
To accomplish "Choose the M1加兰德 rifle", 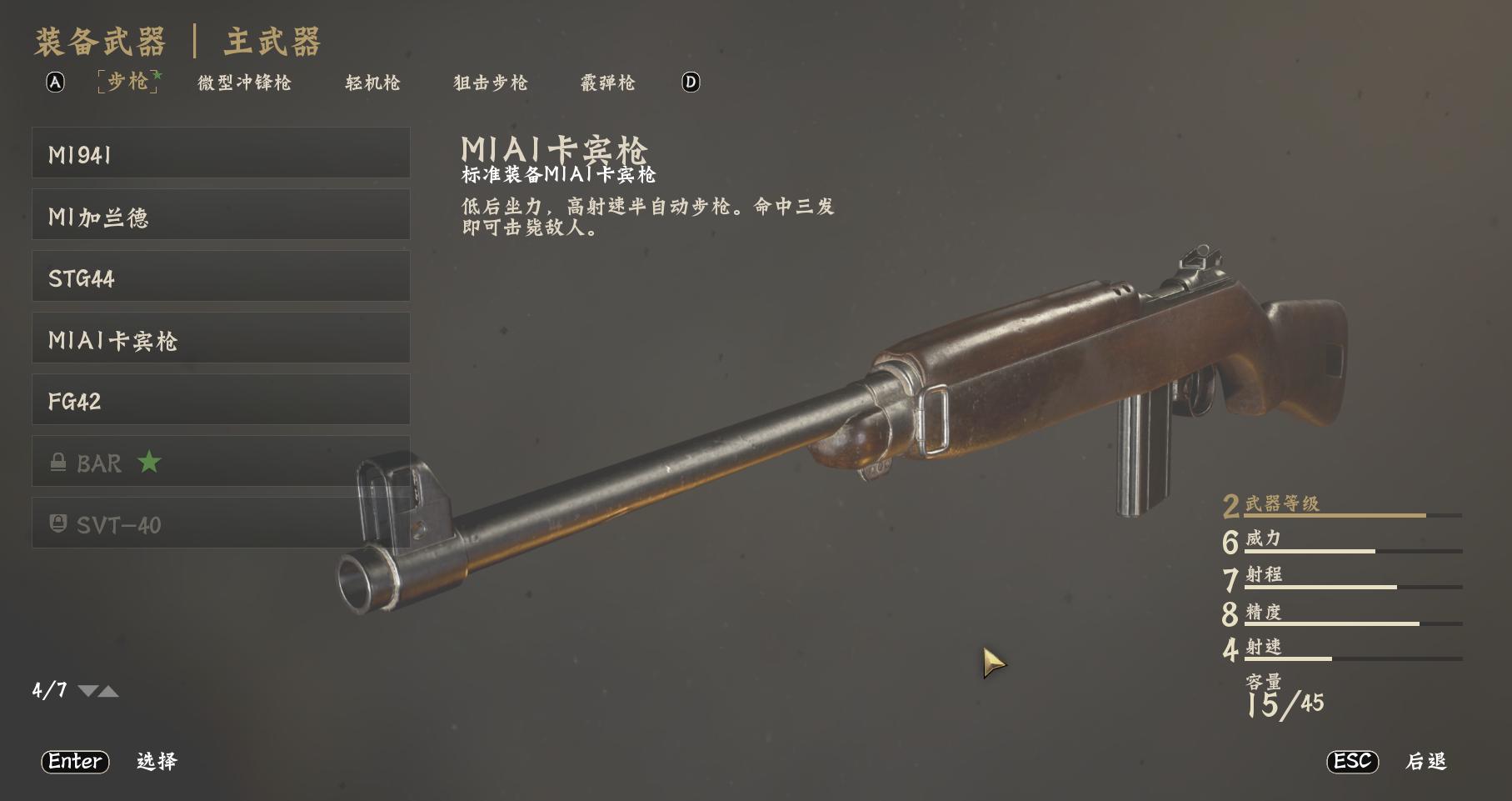I will 221,215.
